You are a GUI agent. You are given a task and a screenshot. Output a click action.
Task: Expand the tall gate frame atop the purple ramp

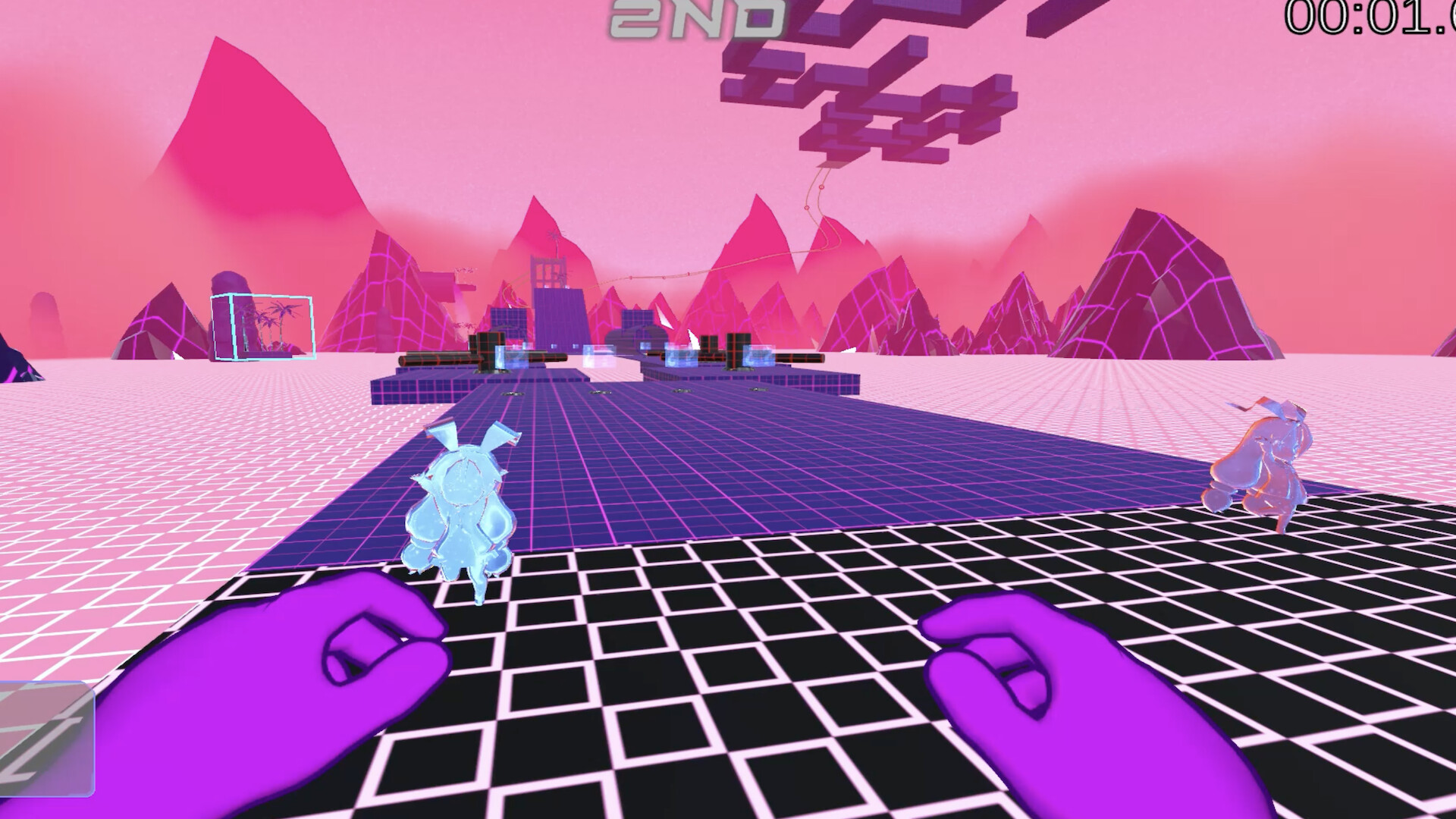tap(548, 270)
